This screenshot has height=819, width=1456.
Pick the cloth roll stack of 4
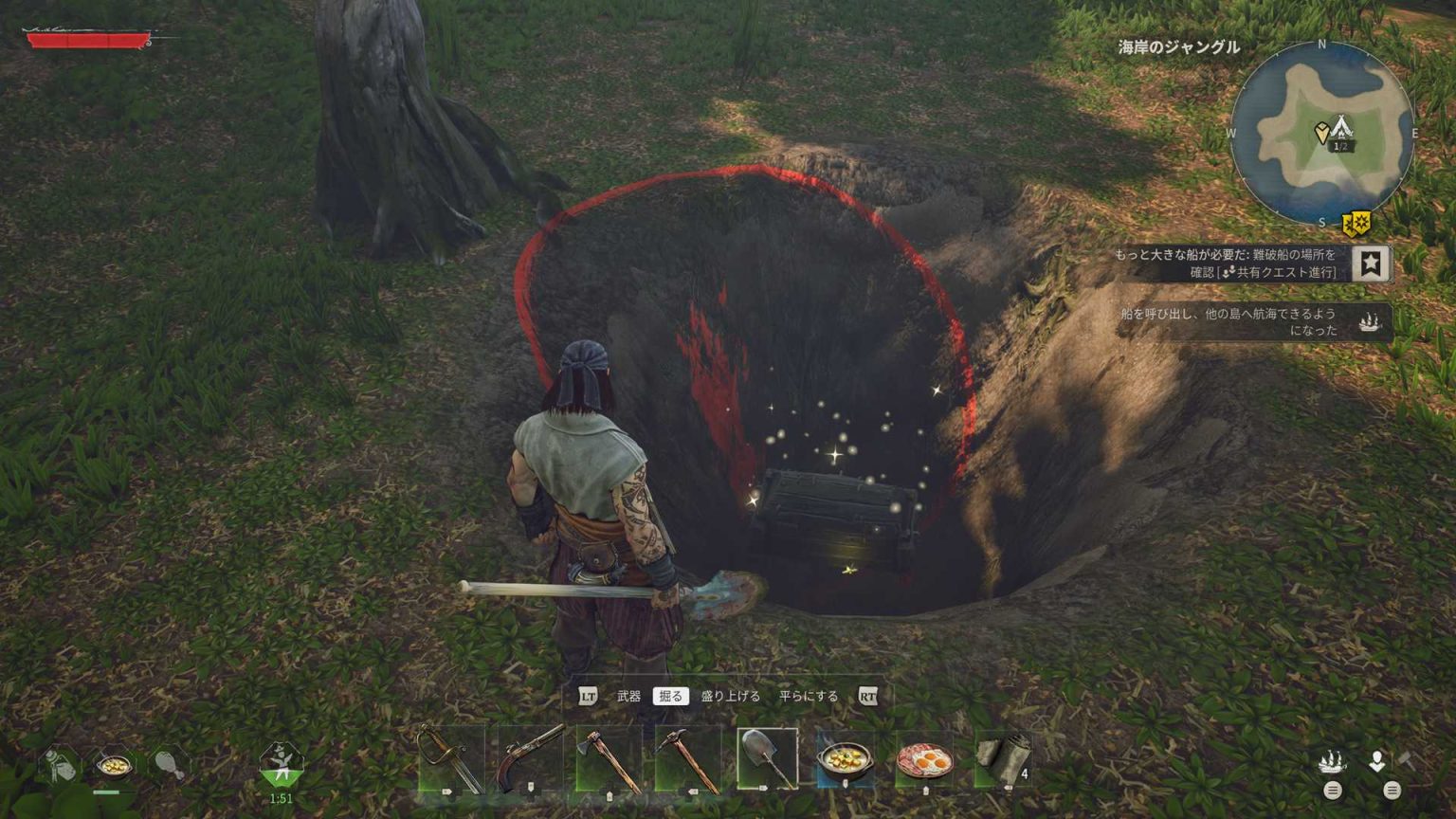click(1003, 758)
